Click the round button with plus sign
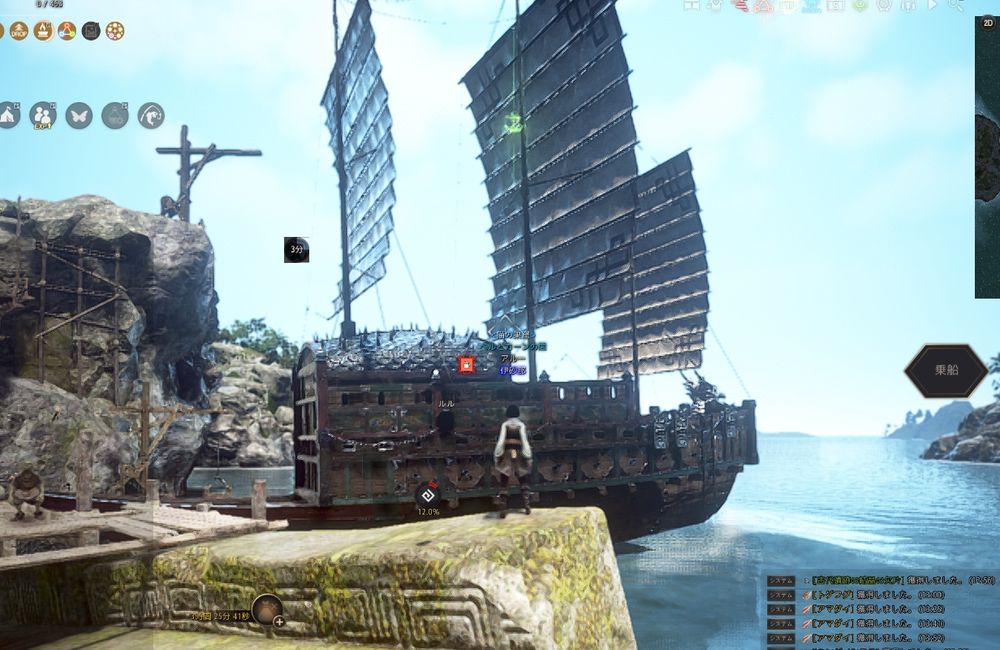Viewport: 1000px width, 650px height. click(x=267, y=609)
